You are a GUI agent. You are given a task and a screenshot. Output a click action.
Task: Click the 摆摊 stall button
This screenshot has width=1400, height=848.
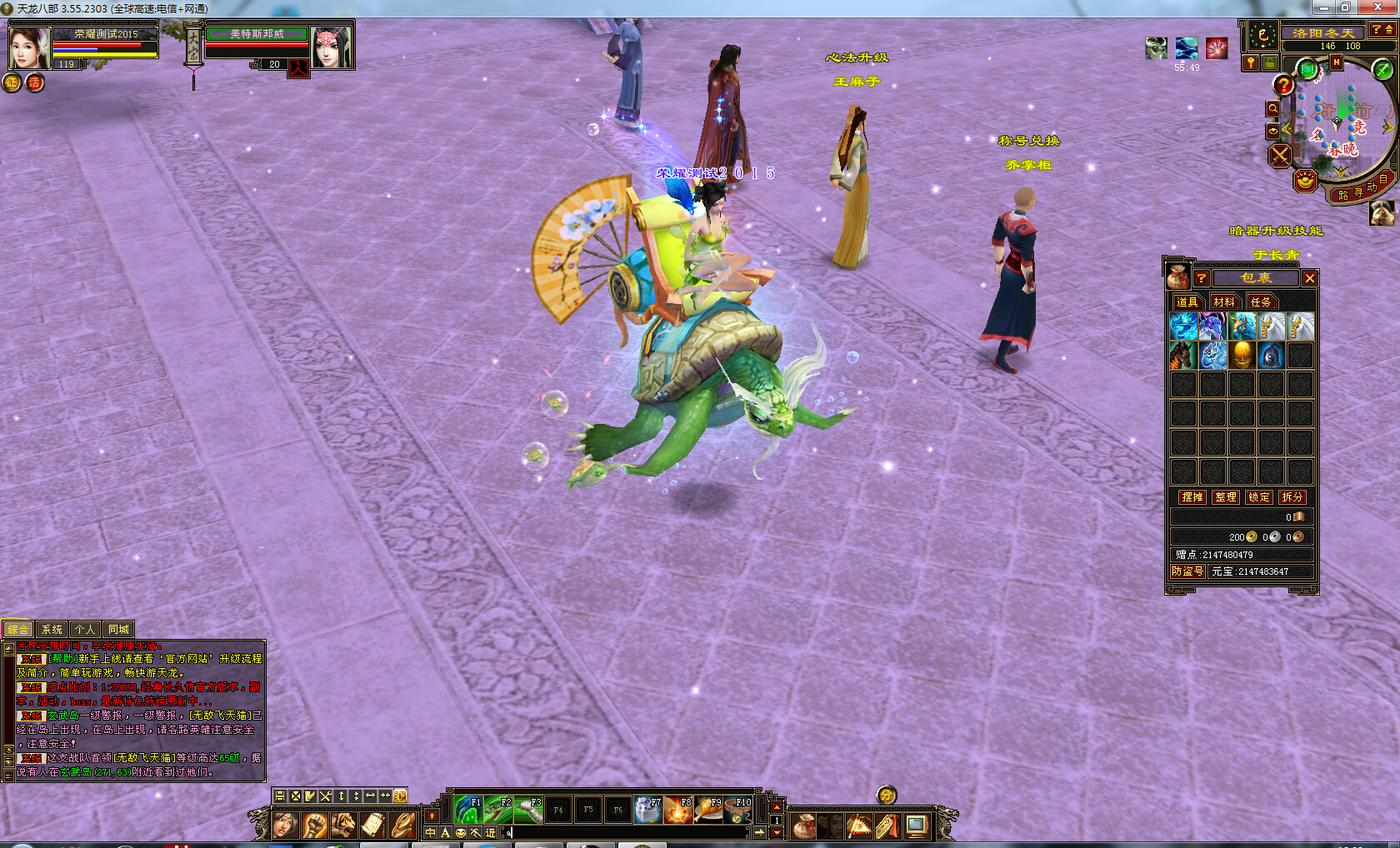[x=1192, y=496]
